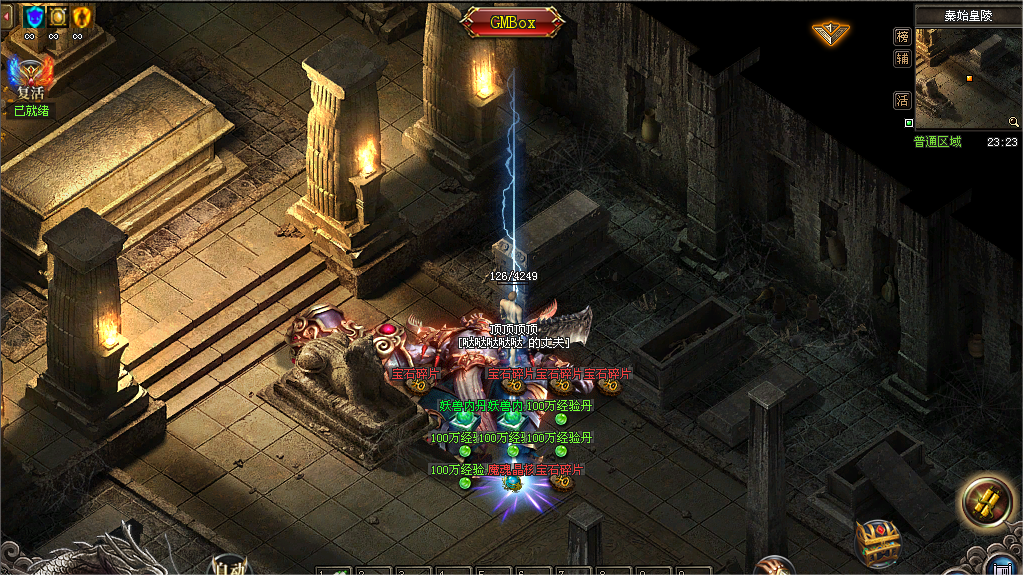Image resolution: width=1023 pixels, height=575 pixels.
Task: Open the GMBox panel
Action: pos(512,21)
